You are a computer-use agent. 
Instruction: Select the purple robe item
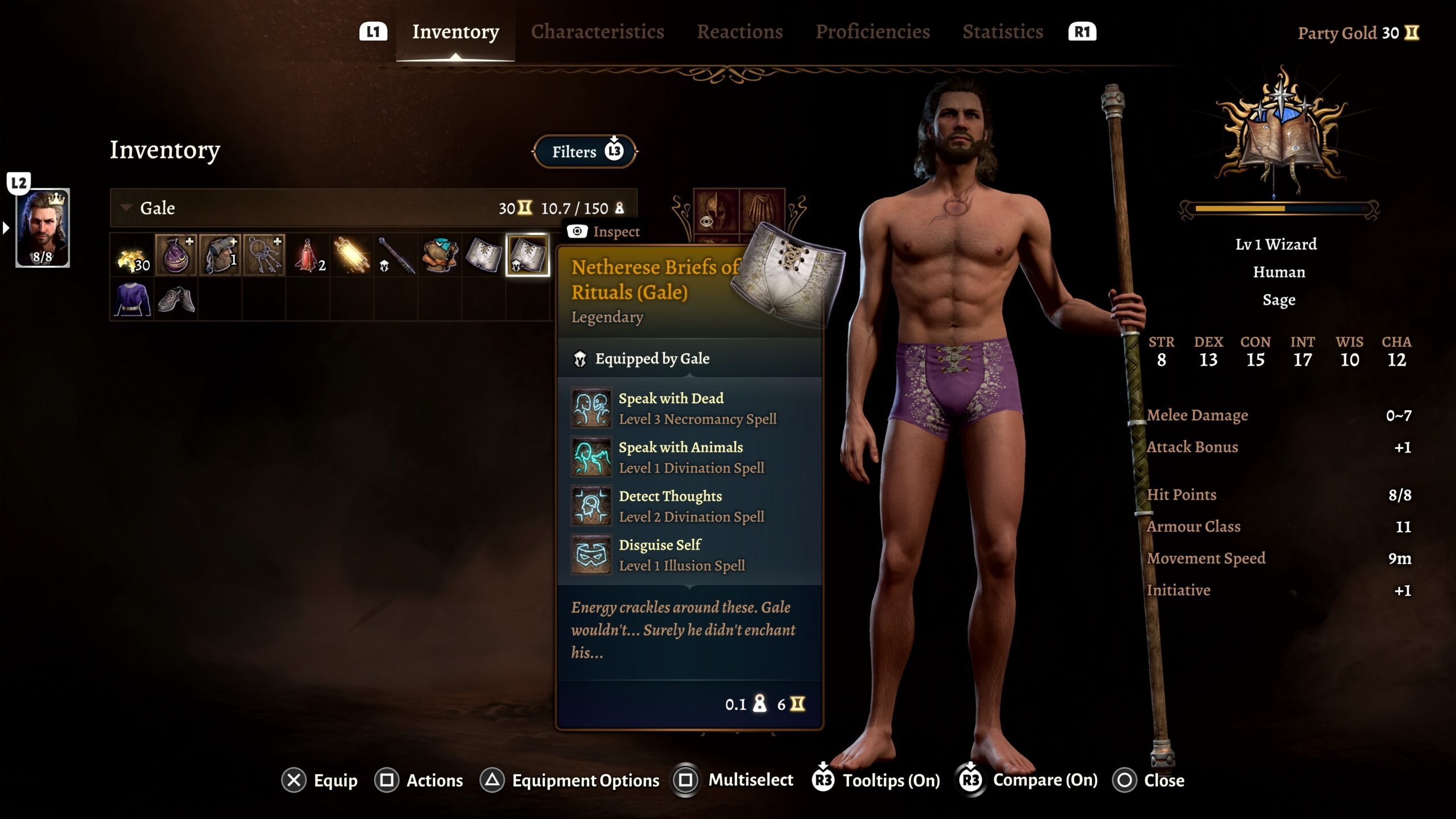pos(132,299)
